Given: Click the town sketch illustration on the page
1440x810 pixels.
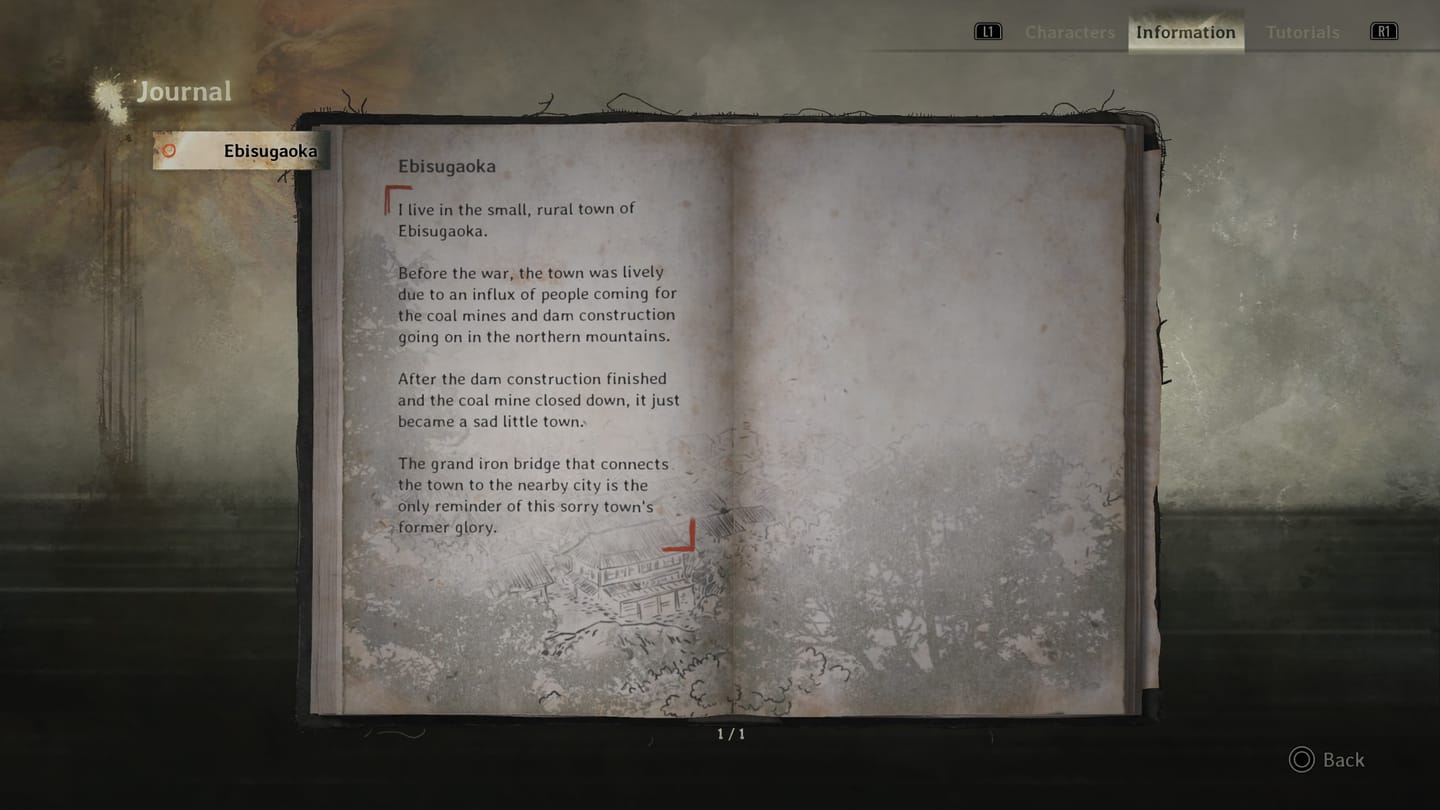Looking at the screenshot, I should tap(640, 580).
